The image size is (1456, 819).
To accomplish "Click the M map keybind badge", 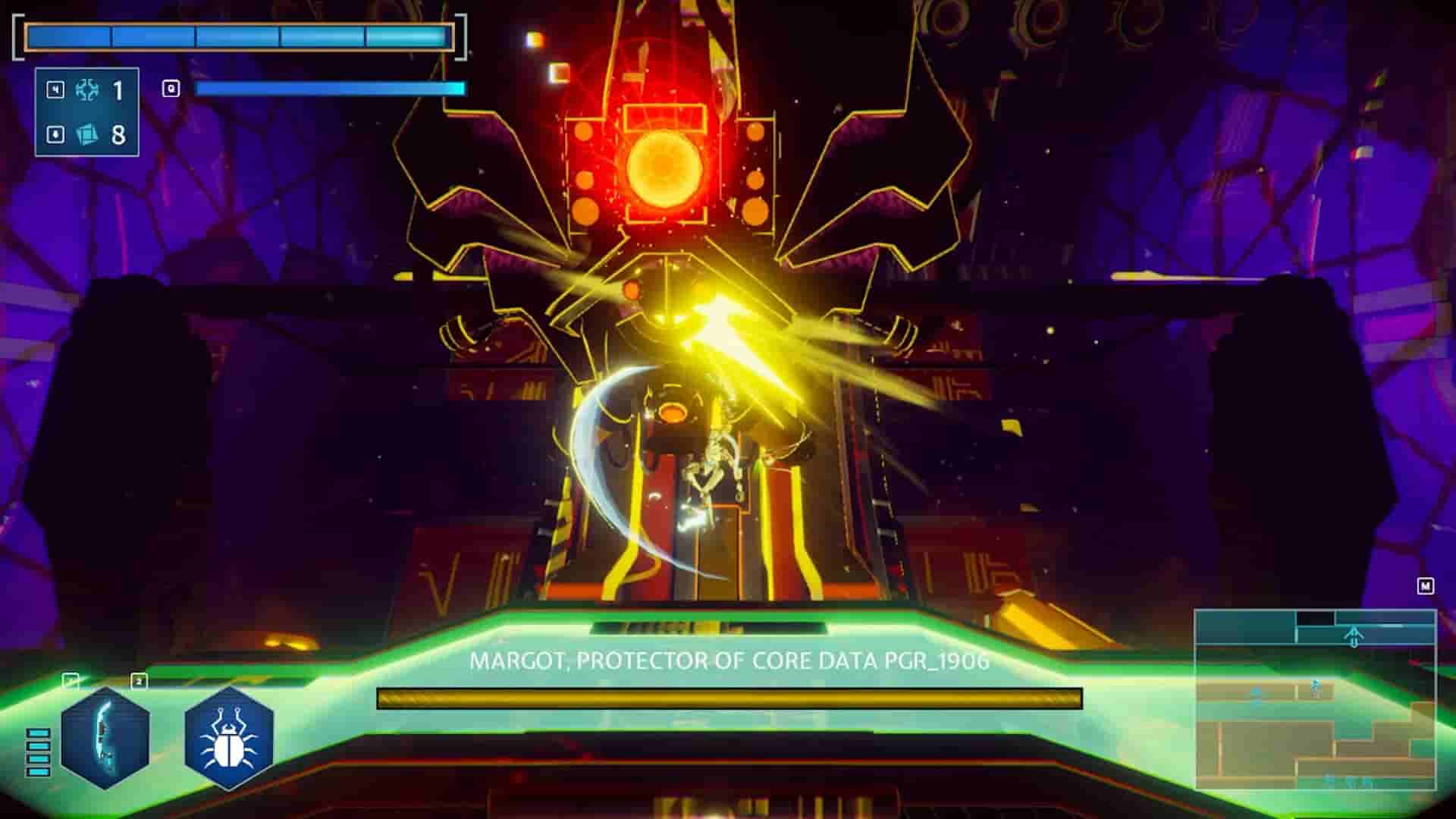I will coord(1426,585).
